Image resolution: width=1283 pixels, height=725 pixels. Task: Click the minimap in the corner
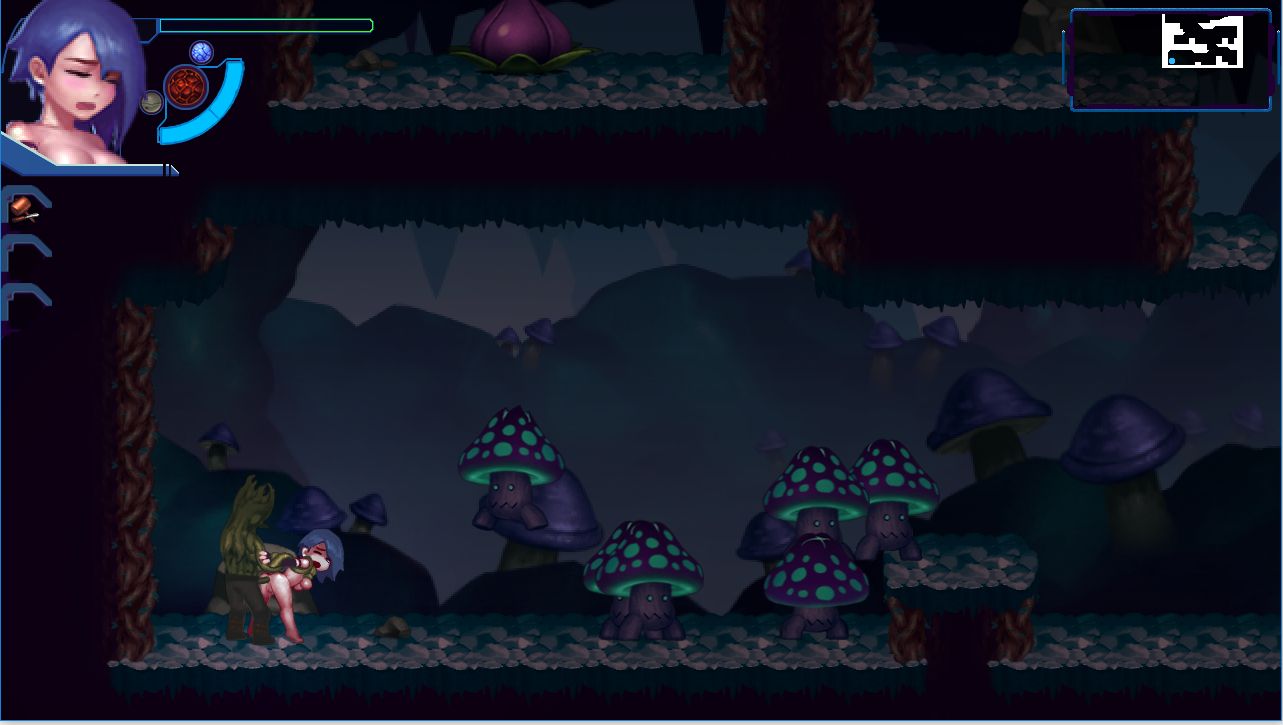coord(1201,42)
